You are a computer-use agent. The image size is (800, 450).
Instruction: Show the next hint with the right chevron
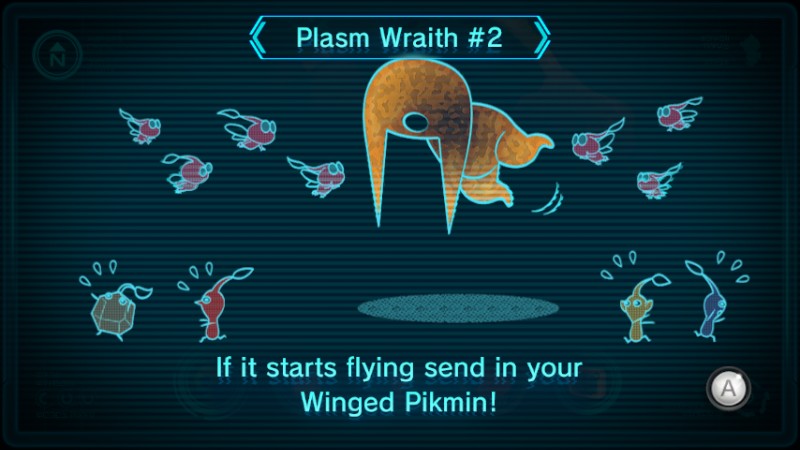(542, 37)
